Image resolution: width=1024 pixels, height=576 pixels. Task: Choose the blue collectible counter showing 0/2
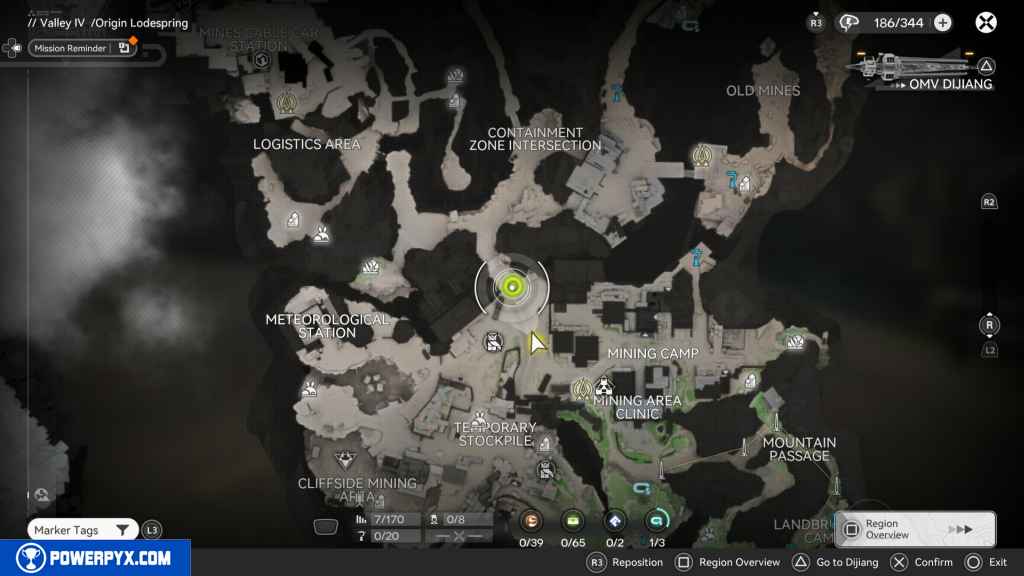(x=615, y=520)
